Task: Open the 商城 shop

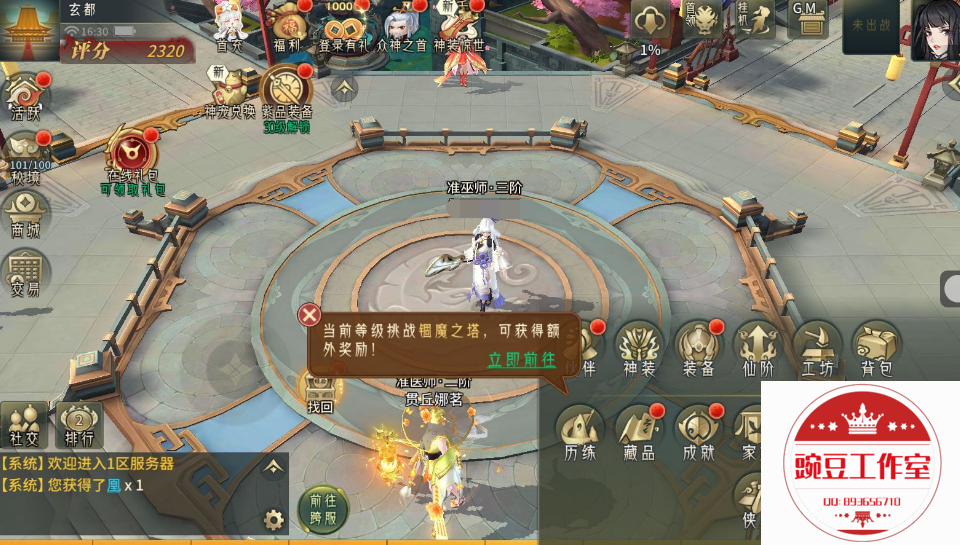Action: click(x=25, y=213)
